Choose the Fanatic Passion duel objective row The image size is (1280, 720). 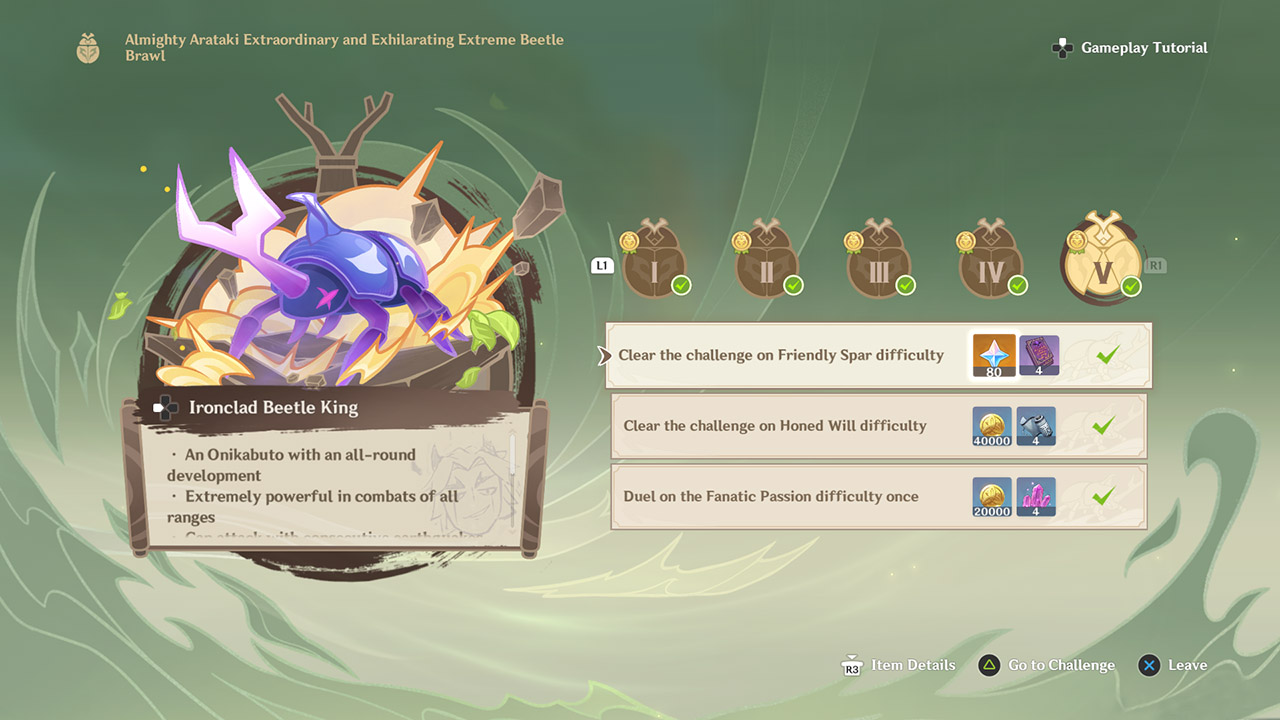pos(770,496)
